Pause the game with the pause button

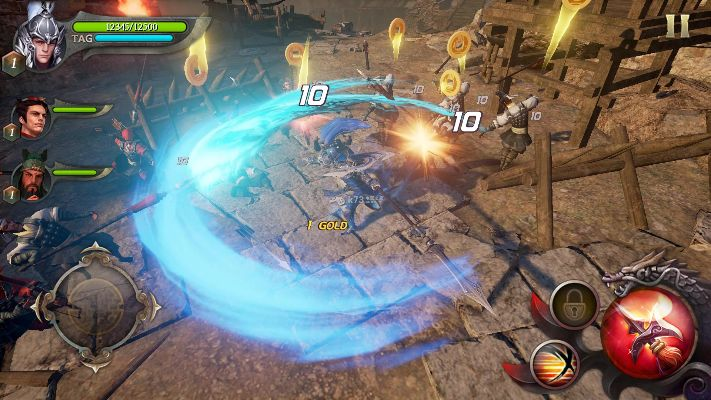pyautogui.click(x=678, y=26)
